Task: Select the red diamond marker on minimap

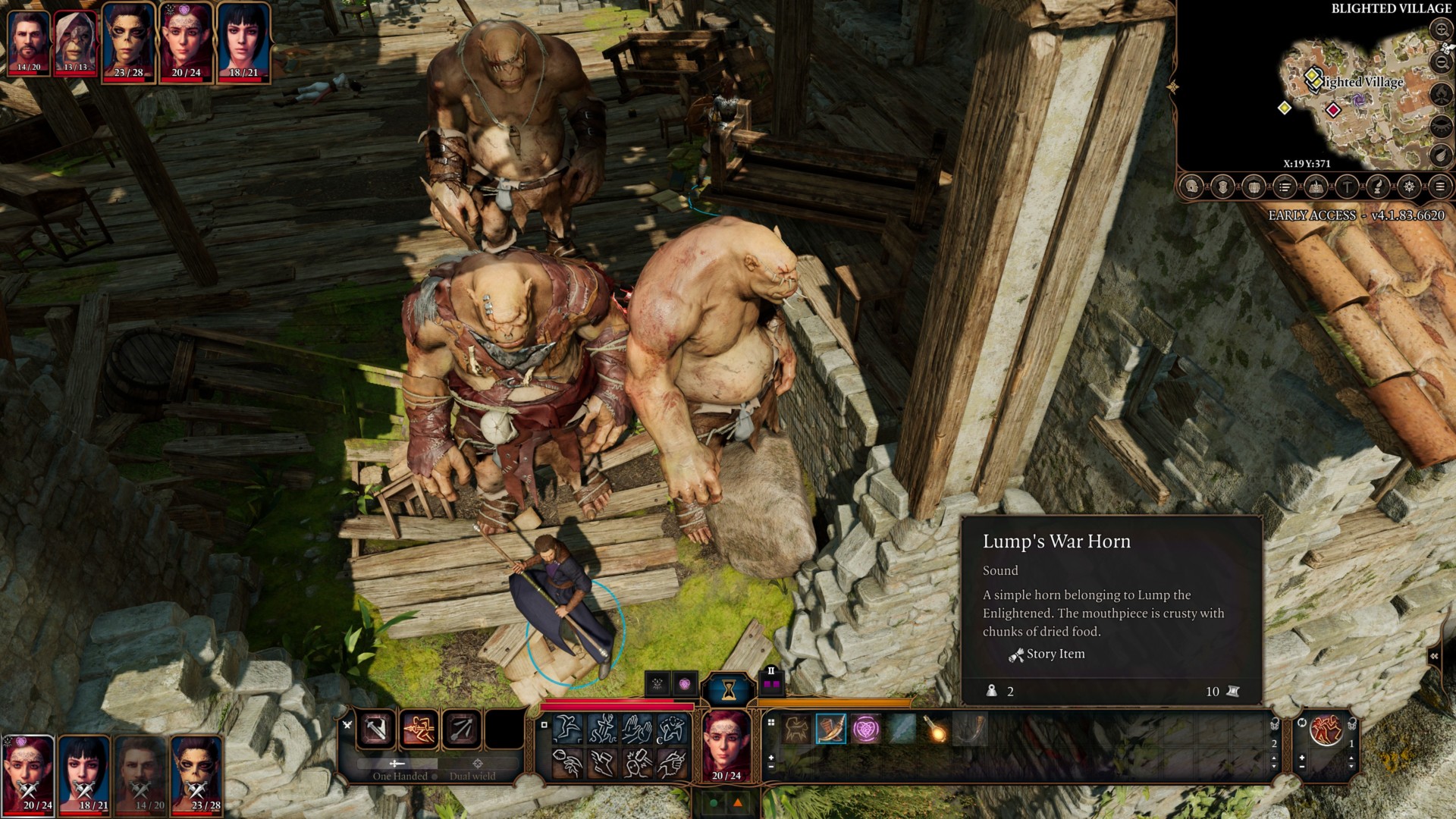Action: pyautogui.click(x=1332, y=110)
